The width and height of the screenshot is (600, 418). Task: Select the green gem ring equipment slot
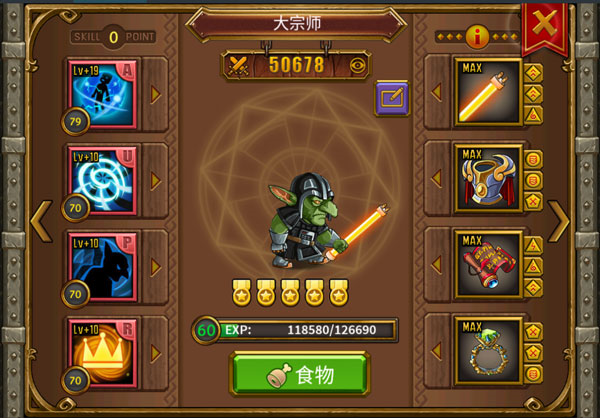pyautogui.click(x=487, y=350)
